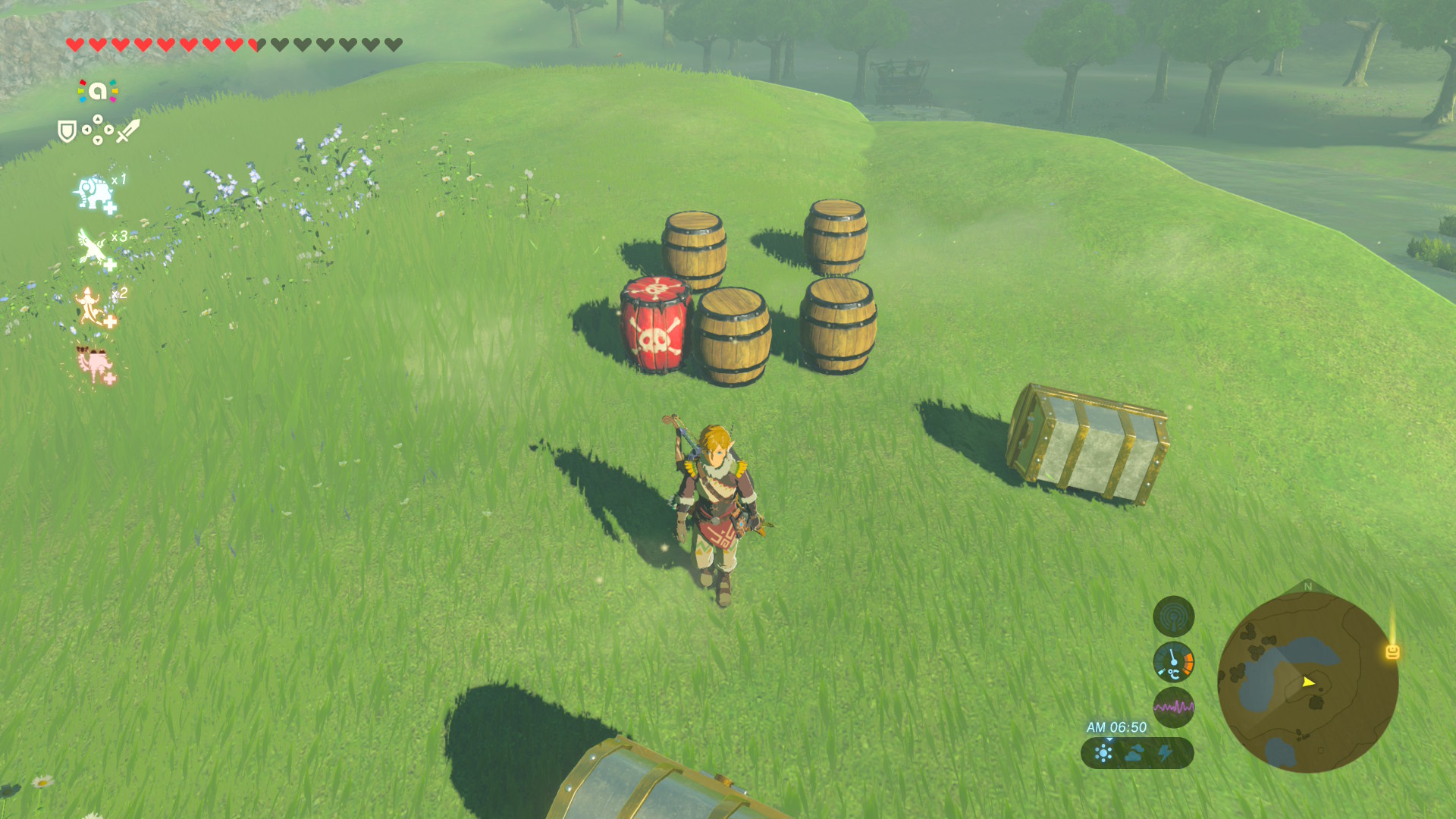Screen dimensions: 1456x819
Task: Click the glowing yellow marker beside the minimap
Action: pos(1392,651)
